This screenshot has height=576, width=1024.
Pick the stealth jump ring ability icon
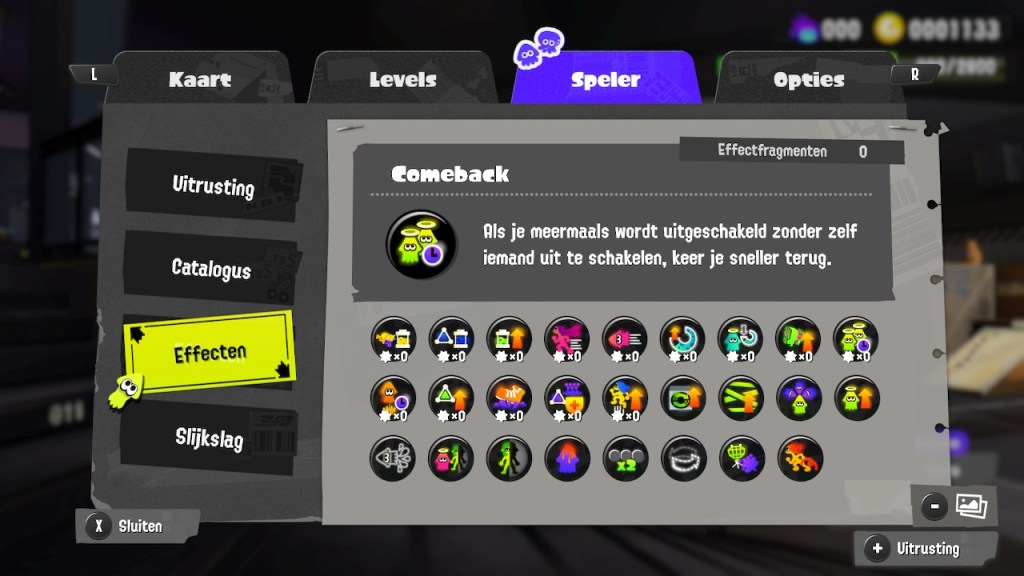point(683,458)
